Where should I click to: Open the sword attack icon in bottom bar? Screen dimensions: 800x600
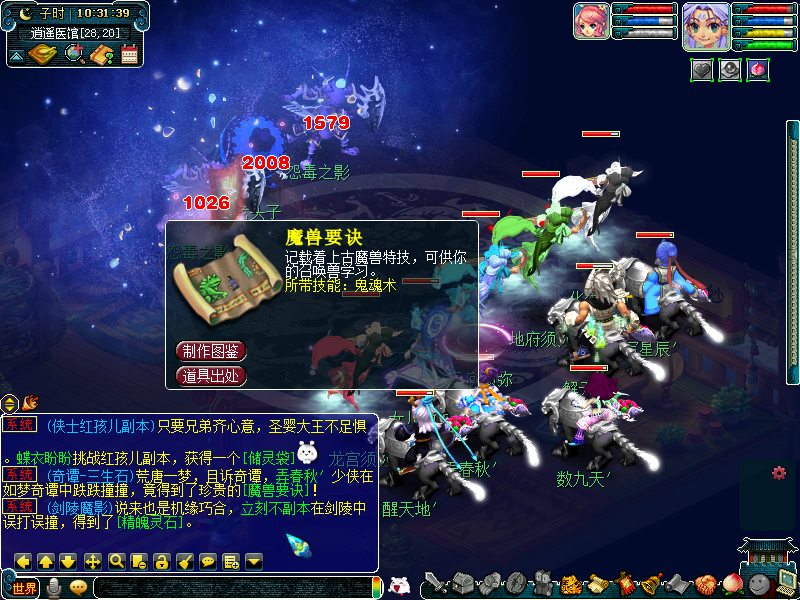(x=434, y=584)
